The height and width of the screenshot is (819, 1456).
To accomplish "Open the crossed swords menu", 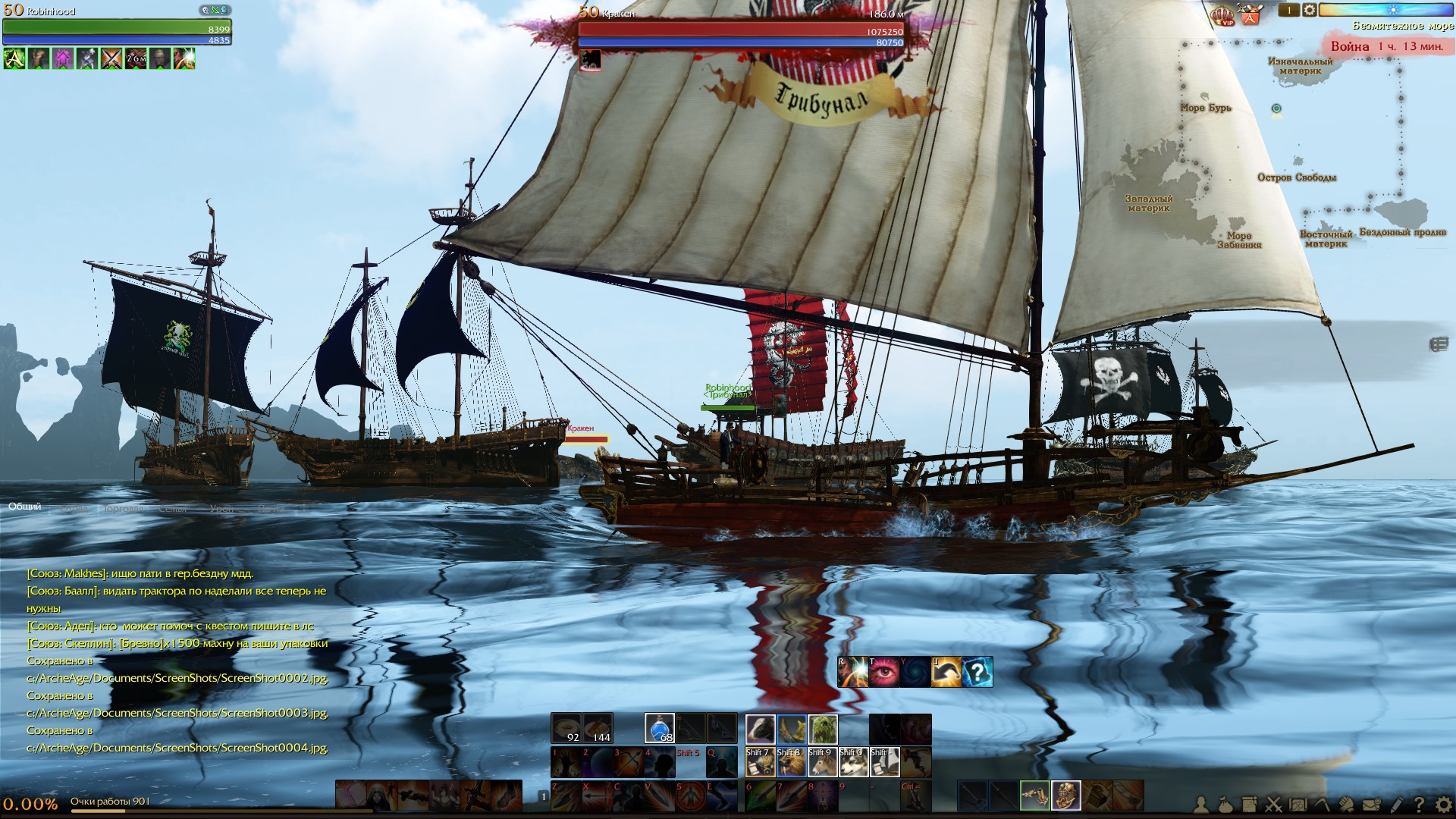I will coord(1273,805).
